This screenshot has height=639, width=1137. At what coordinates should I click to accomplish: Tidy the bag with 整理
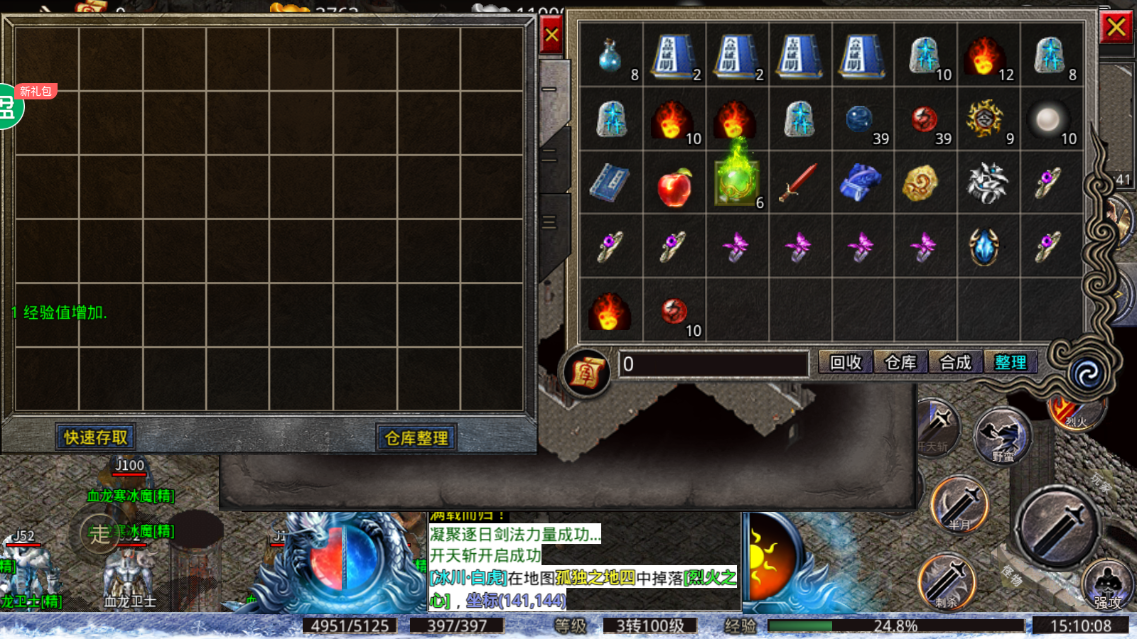coord(1010,363)
